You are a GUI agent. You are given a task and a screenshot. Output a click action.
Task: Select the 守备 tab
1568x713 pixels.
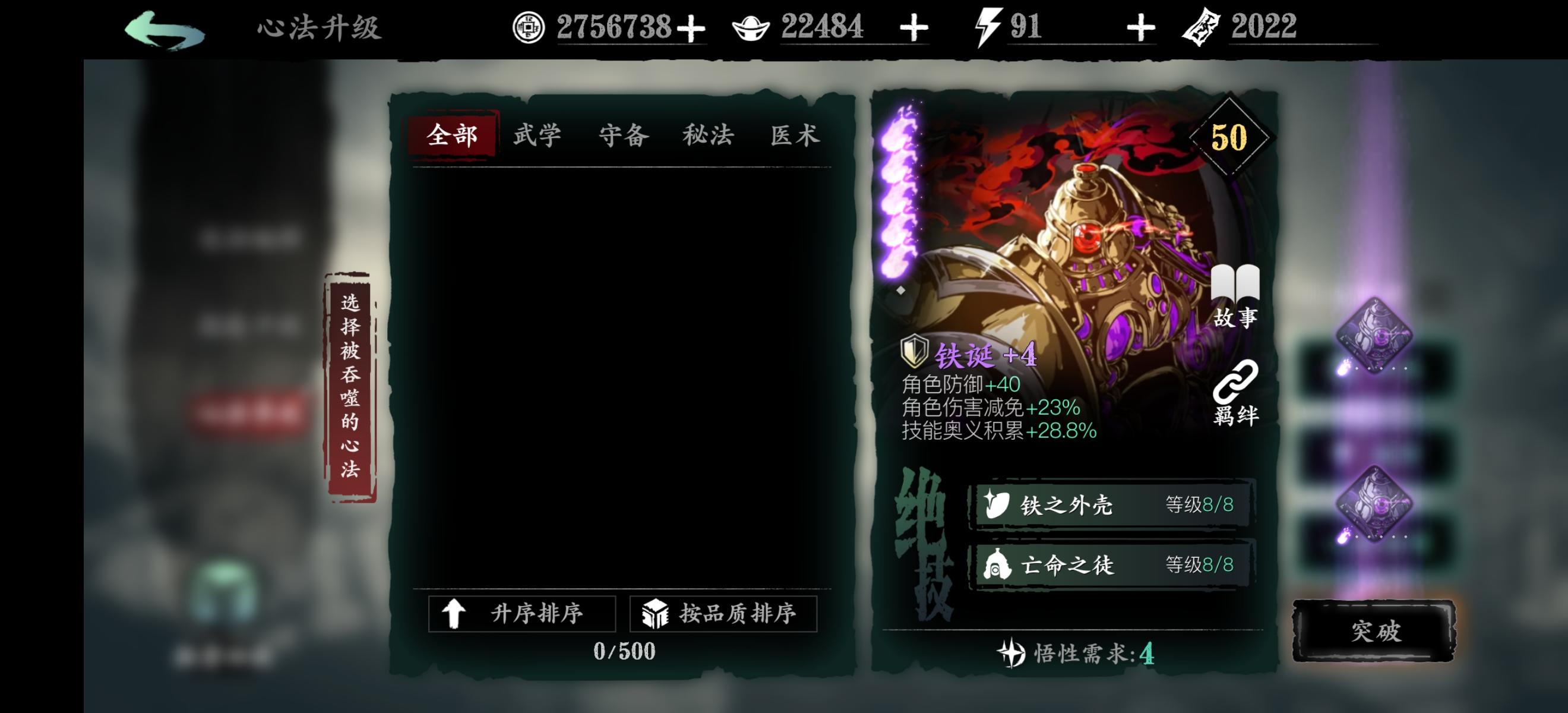coord(624,134)
